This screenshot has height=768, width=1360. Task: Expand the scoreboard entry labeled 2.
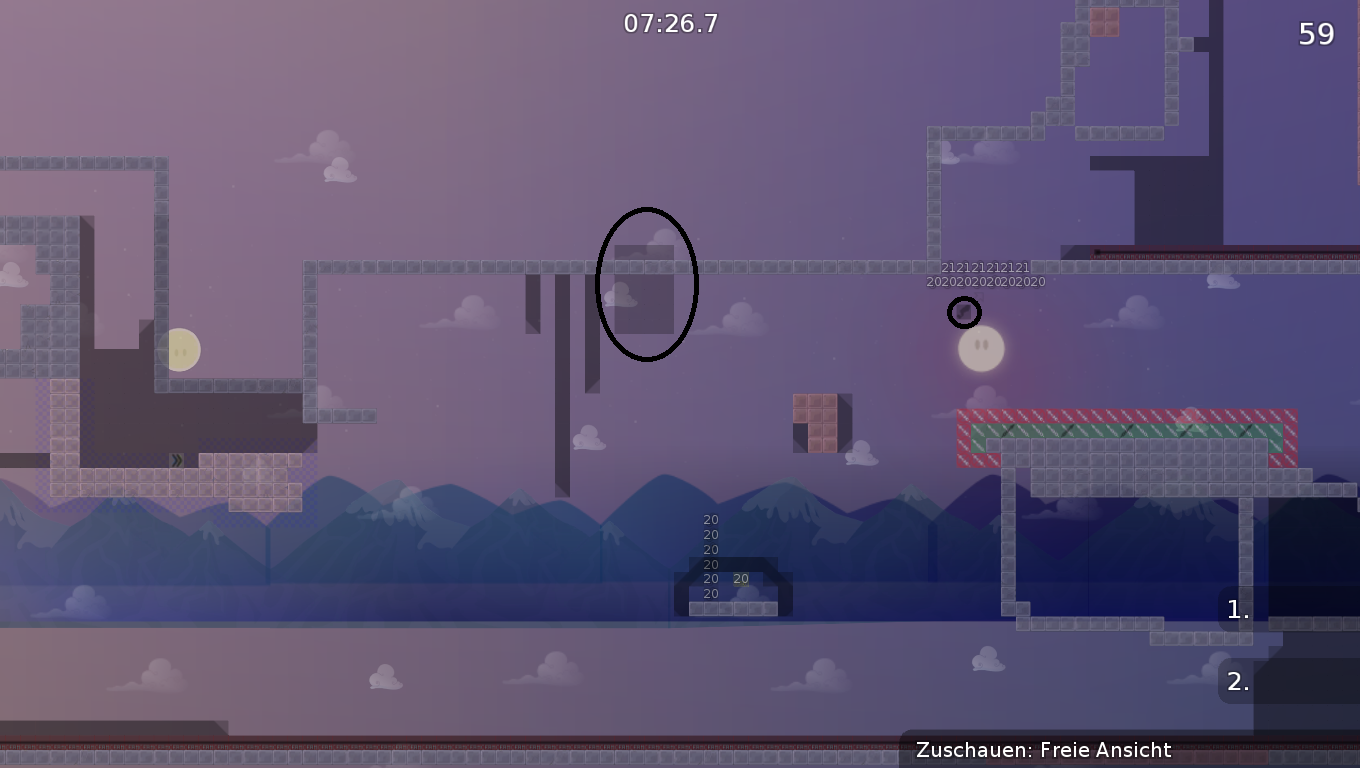click(x=1236, y=683)
